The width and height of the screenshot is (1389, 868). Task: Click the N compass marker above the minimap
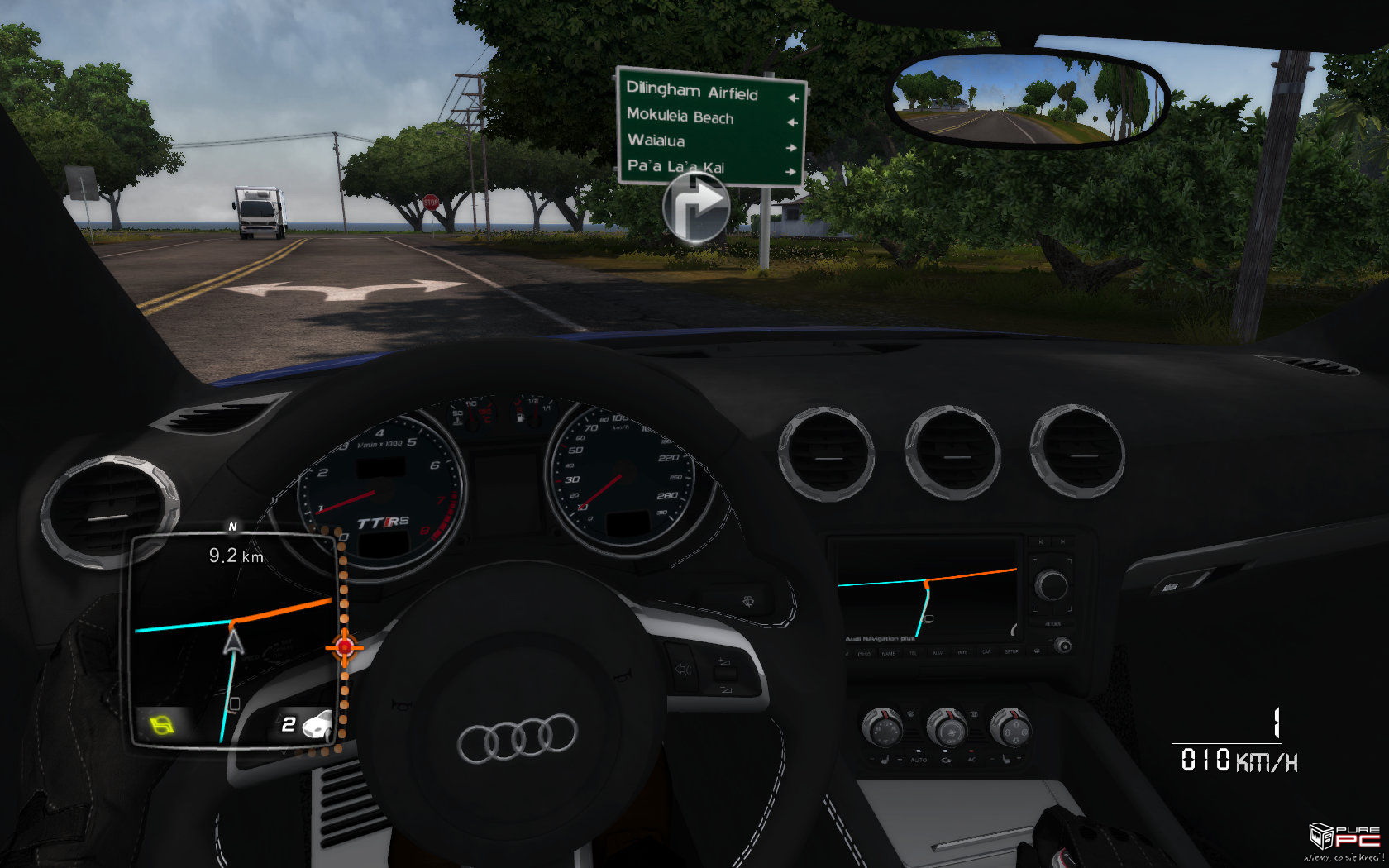(x=232, y=526)
